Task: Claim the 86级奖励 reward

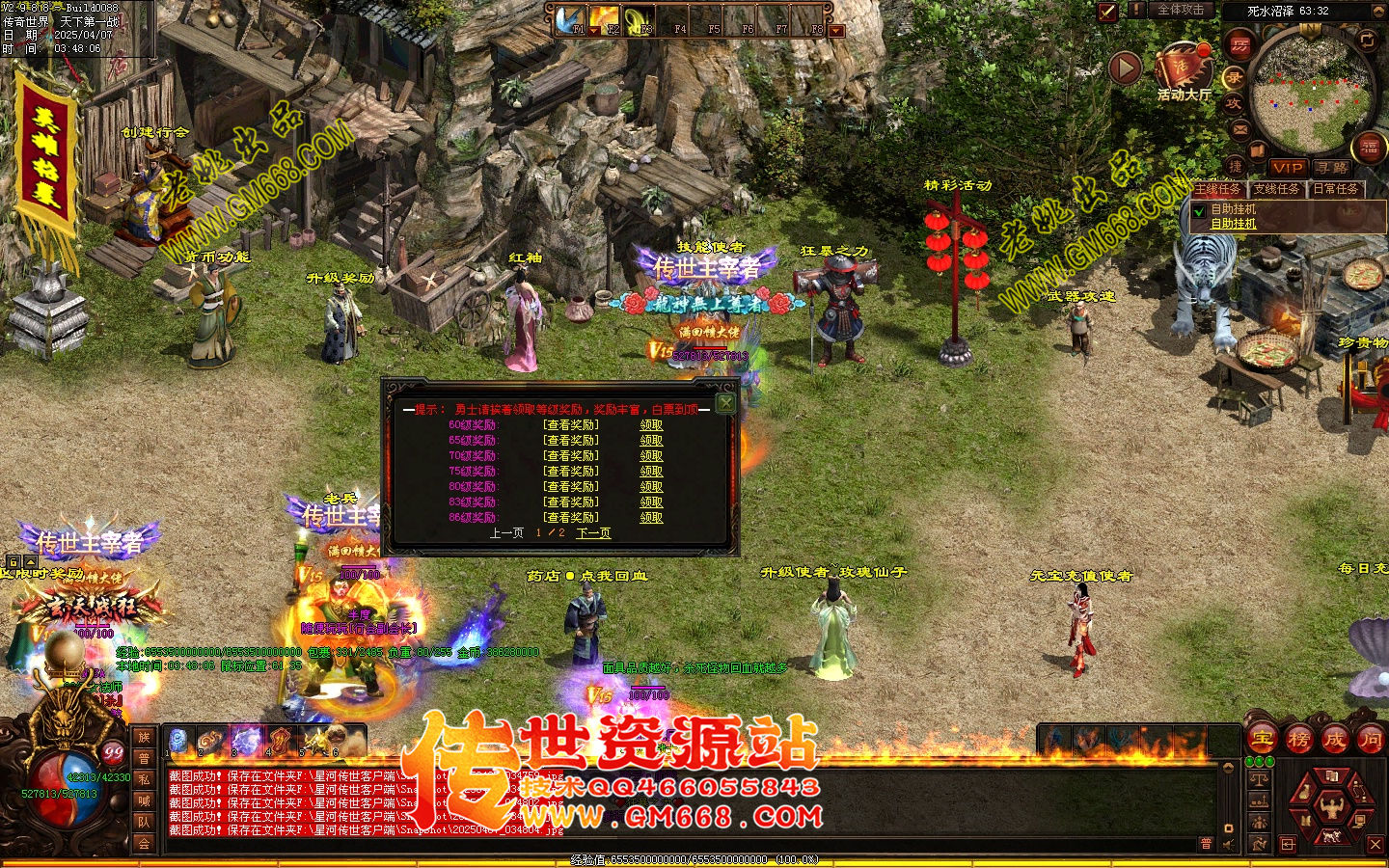Action: (652, 518)
